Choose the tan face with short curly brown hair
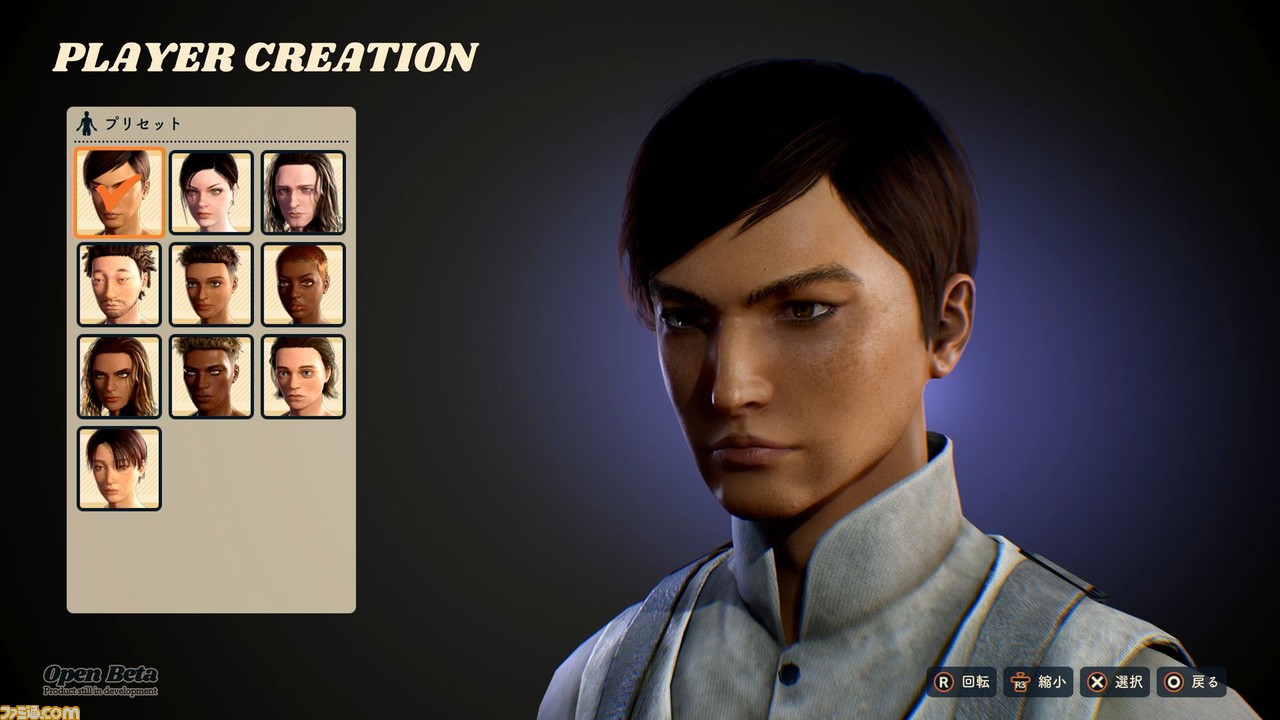This screenshot has height=720, width=1280. click(211, 284)
